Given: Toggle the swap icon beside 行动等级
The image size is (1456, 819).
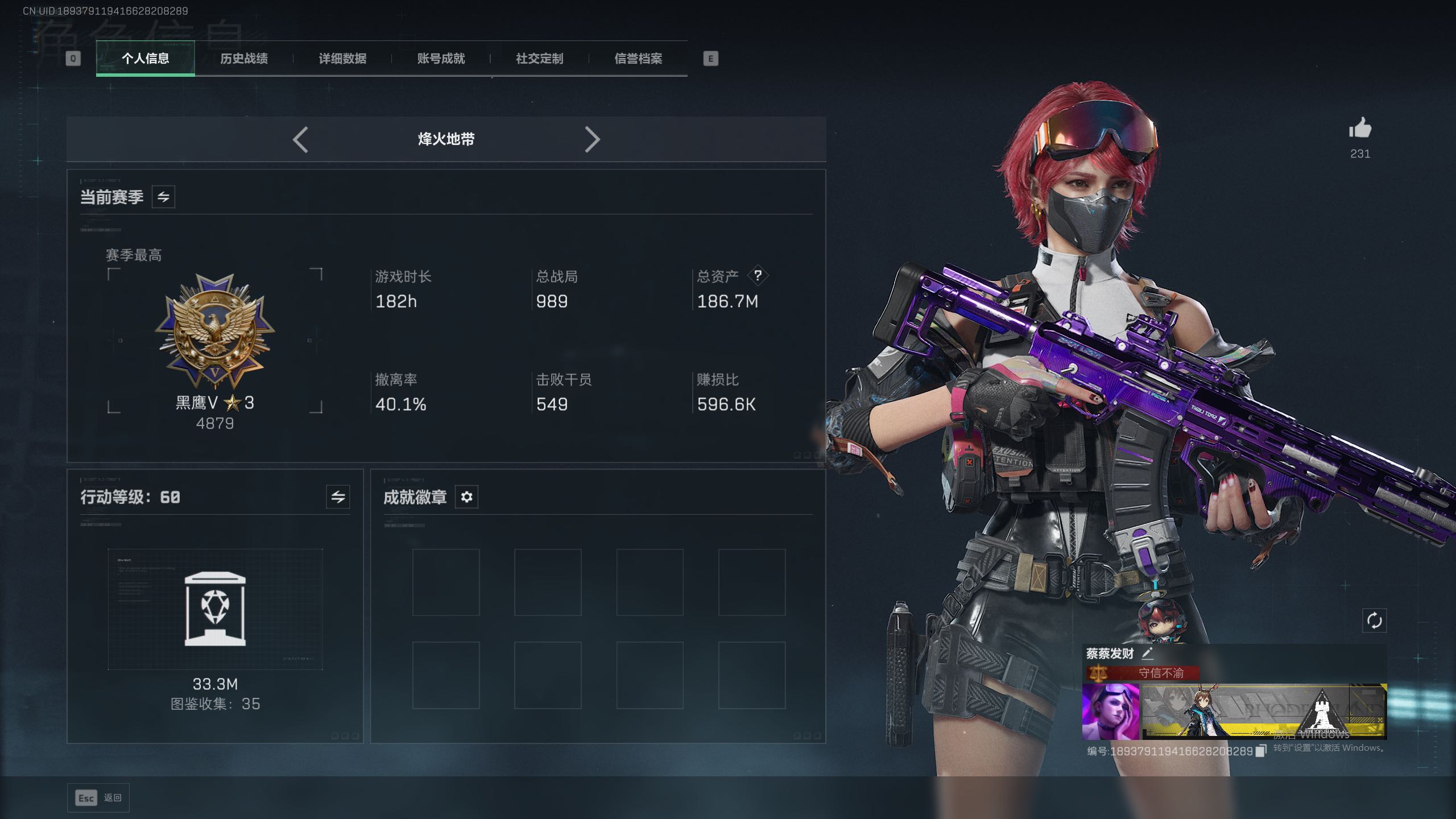Looking at the screenshot, I should pyautogui.click(x=338, y=497).
